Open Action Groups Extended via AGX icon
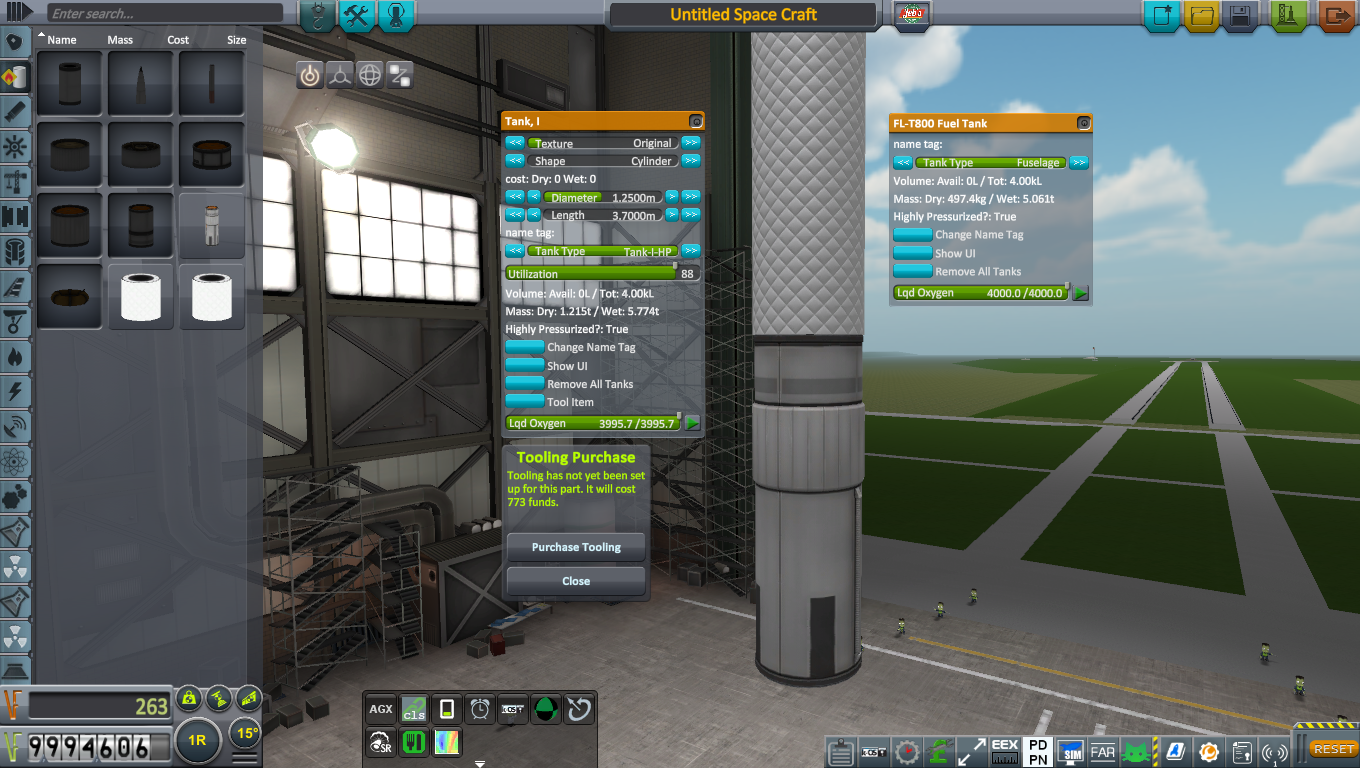Screen dimensions: 1360x768 point(380,709)
